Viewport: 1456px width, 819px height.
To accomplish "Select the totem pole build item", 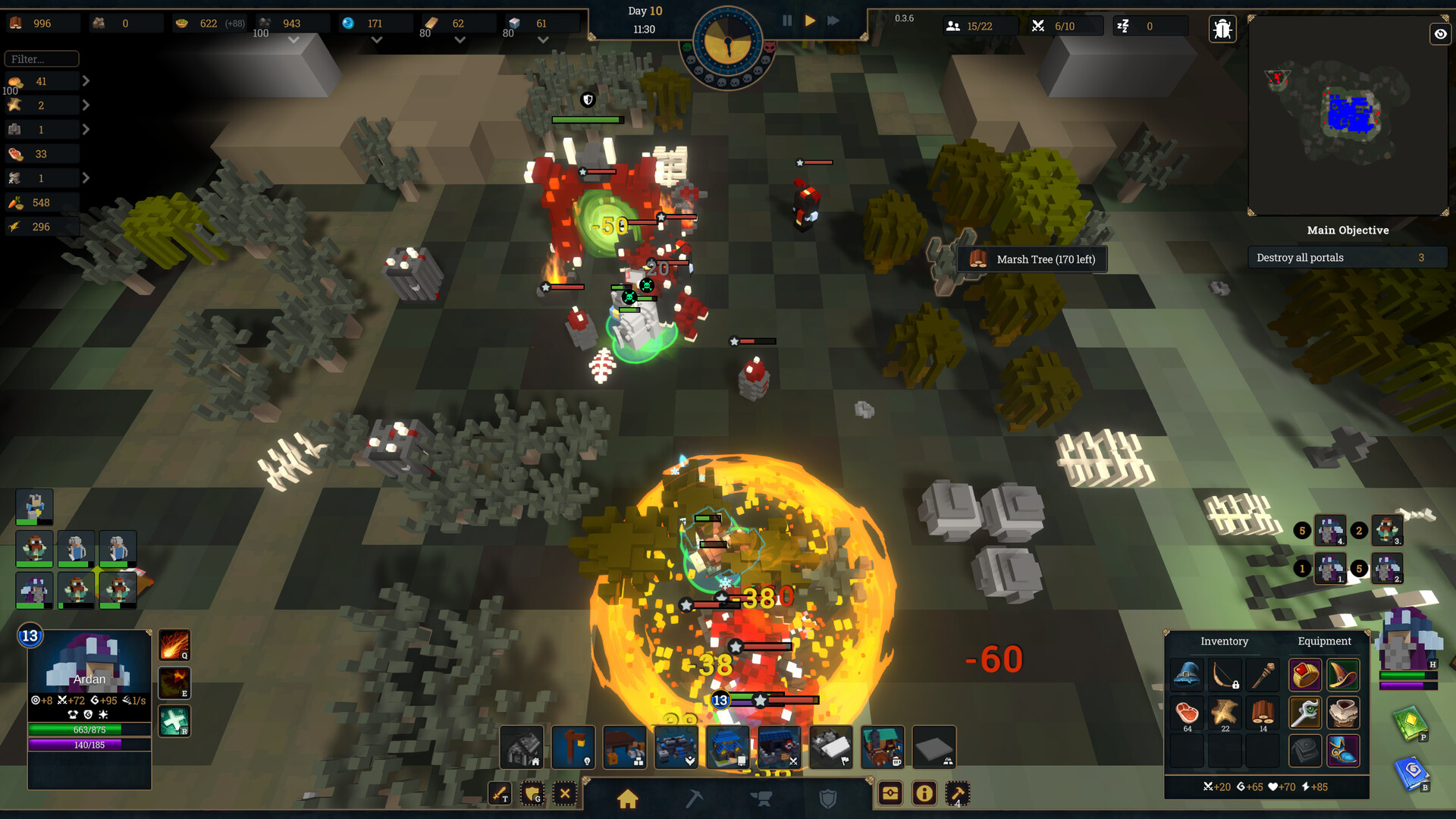I will pyautogui.click(x=574, y=748).
